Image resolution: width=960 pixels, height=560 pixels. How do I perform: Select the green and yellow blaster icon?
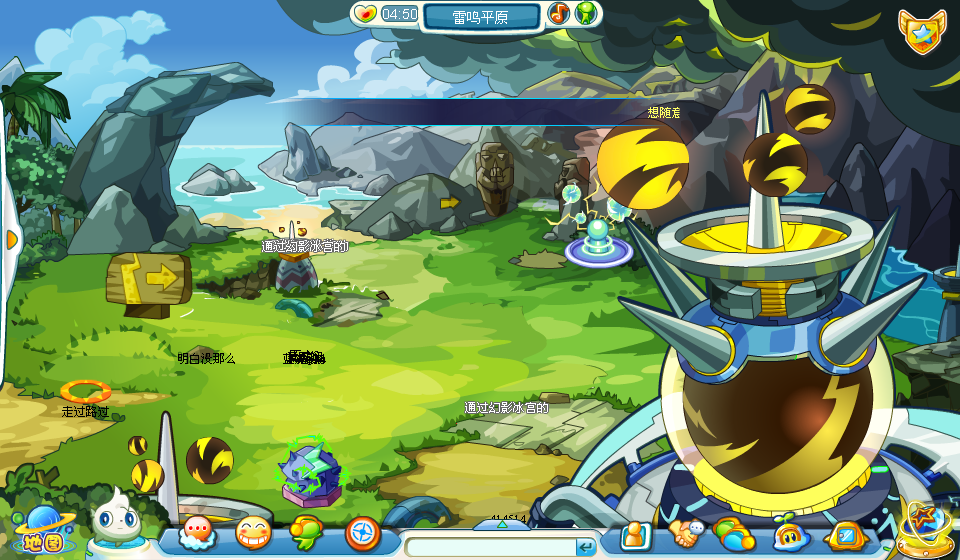point(306,533)
